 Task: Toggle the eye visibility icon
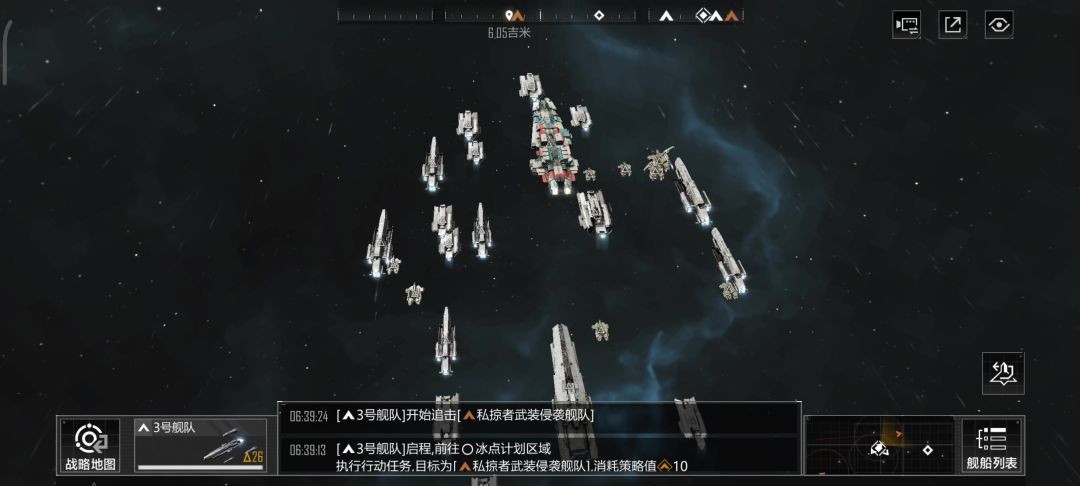(998, 25)
